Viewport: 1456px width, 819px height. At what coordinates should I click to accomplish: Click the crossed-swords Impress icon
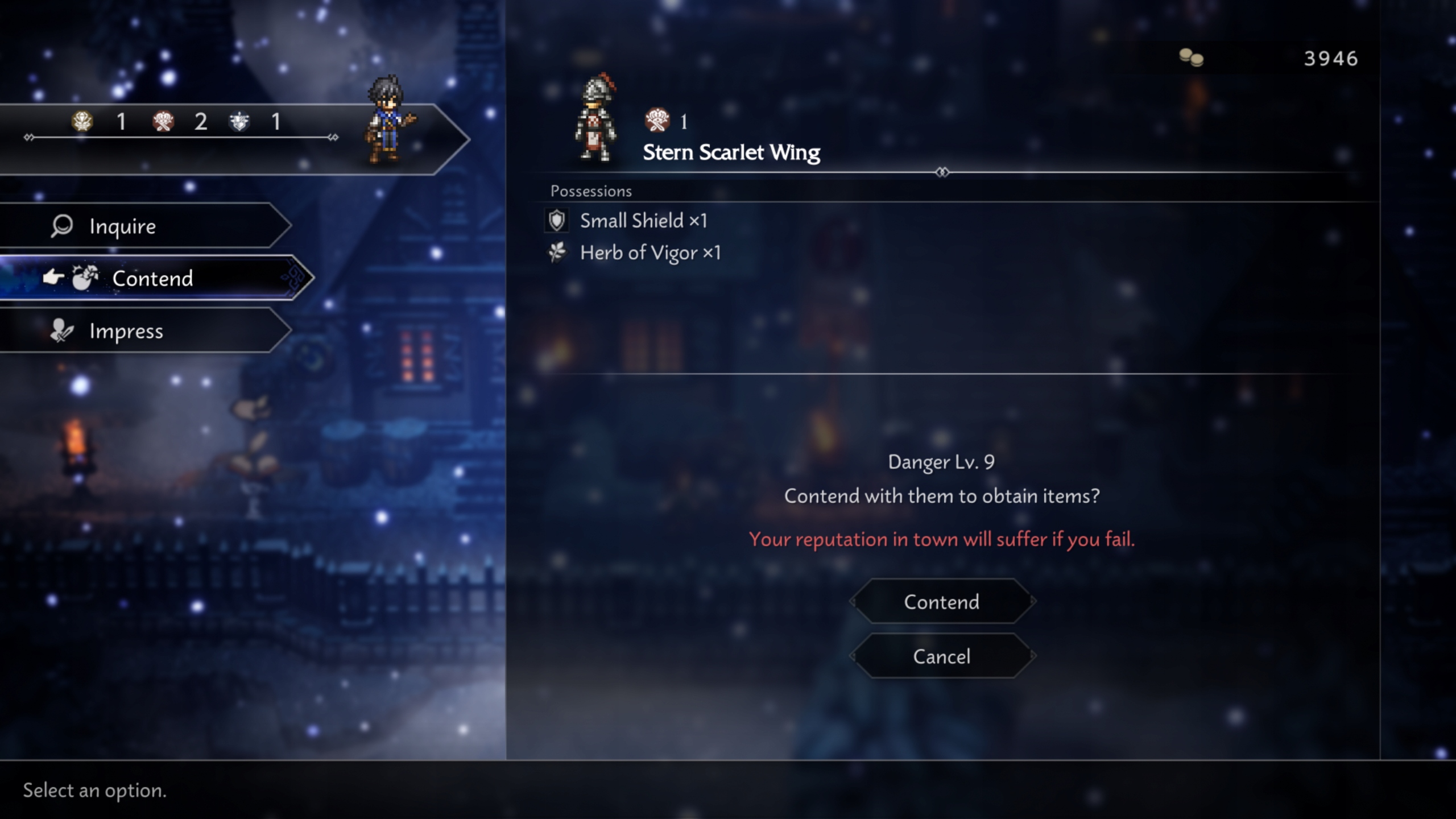pos(61,331)
